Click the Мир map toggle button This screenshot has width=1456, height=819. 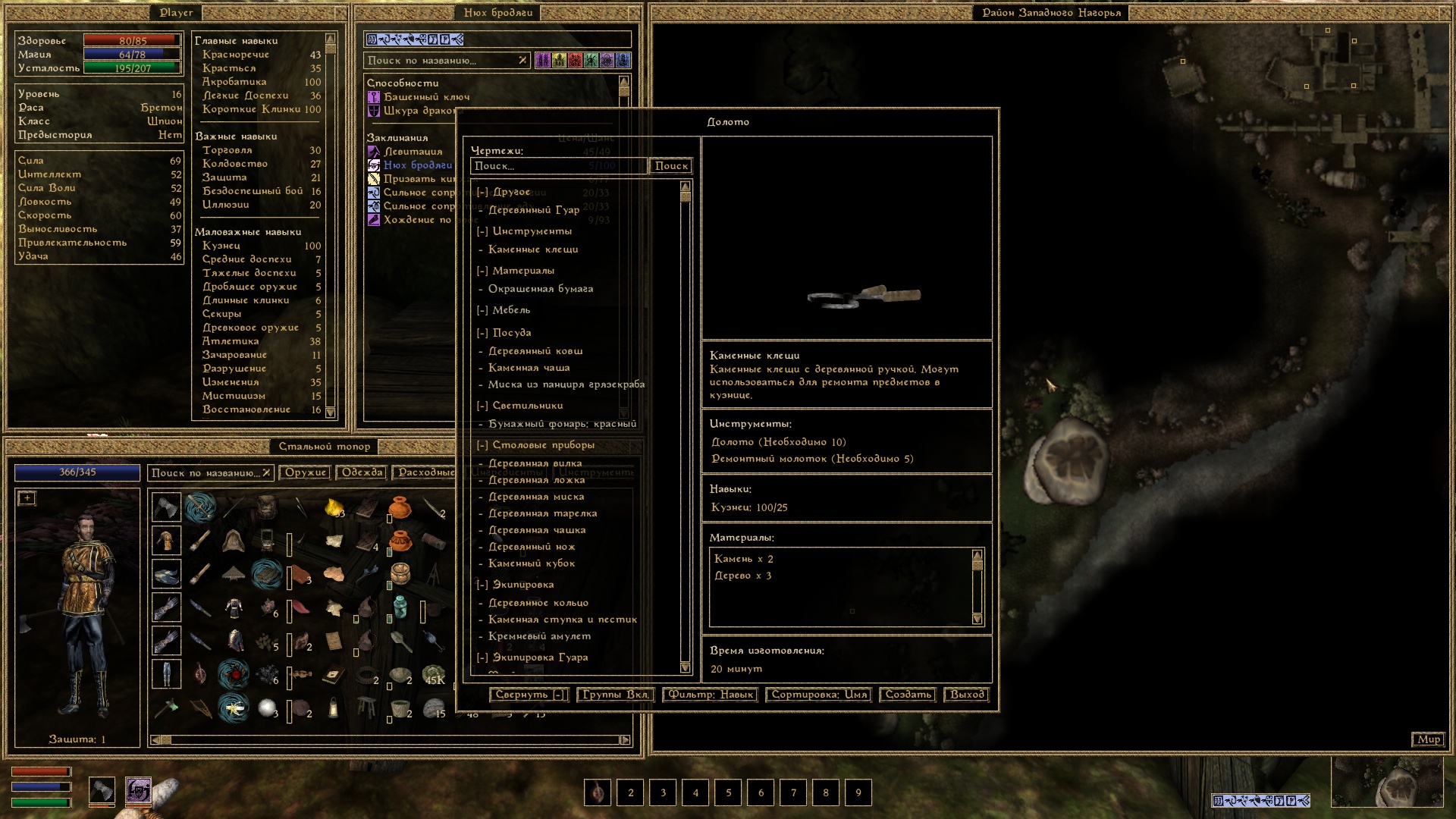[1429, 739]
